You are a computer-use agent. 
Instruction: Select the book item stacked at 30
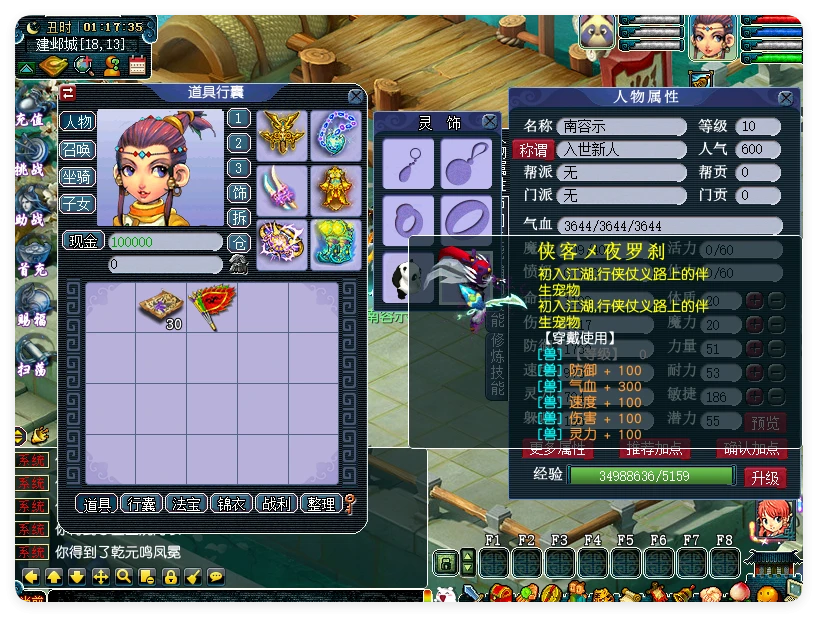(x=160, y=306)
